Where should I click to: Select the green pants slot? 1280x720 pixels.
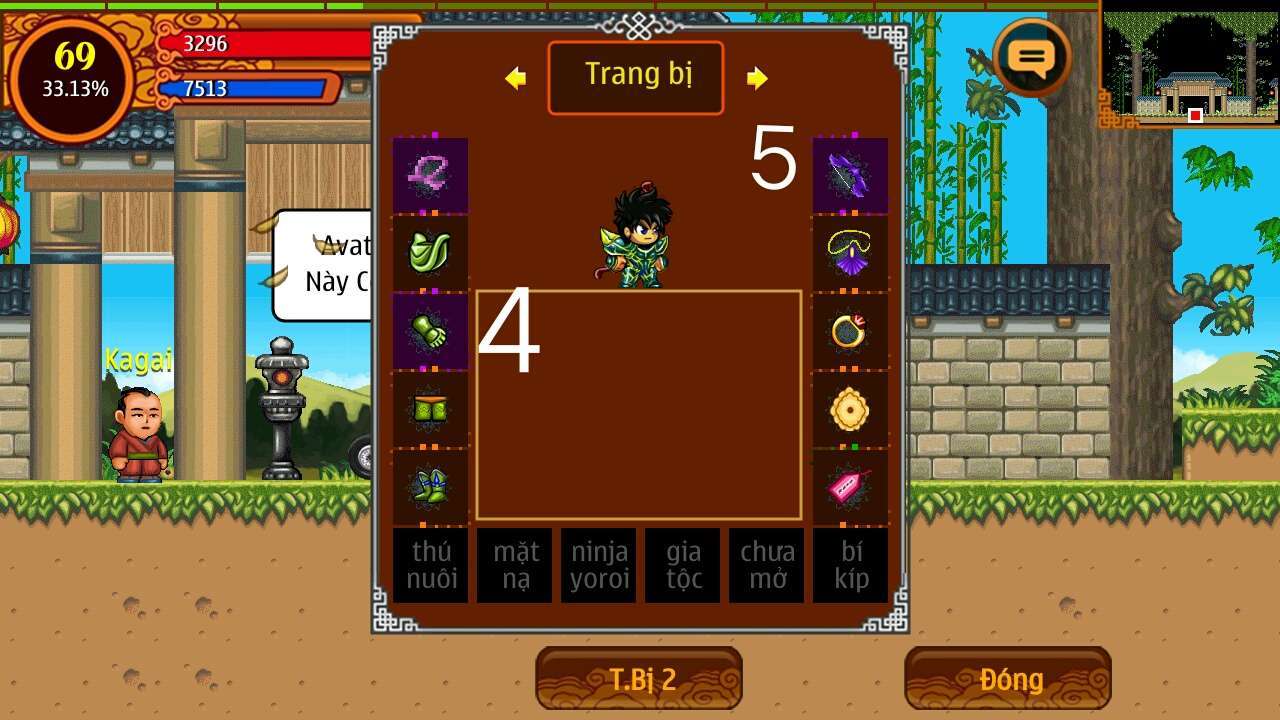tap(430, 409)
